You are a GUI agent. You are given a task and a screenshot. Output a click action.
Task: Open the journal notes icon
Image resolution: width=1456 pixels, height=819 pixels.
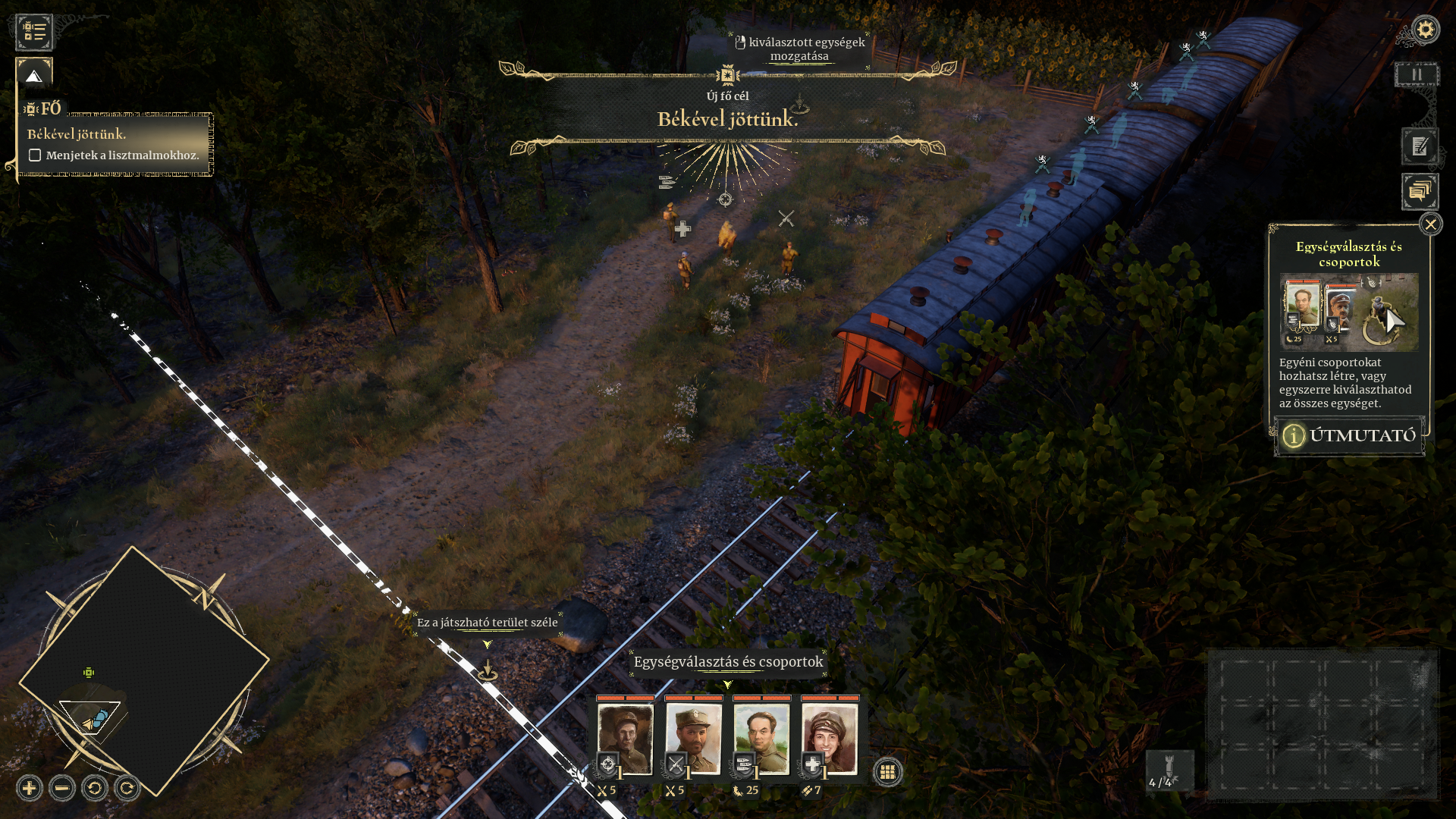1420,146
